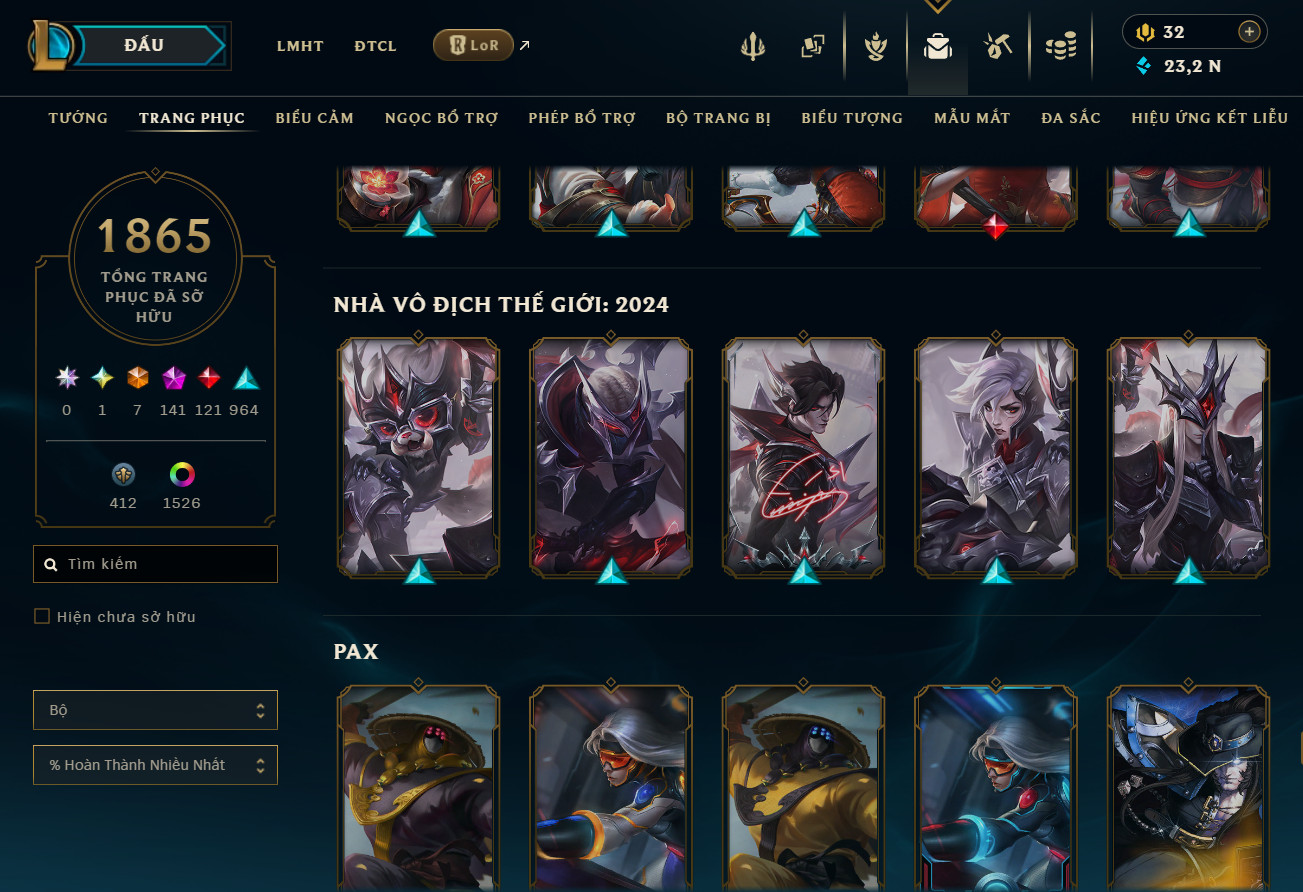Click the Tìm kiếm search field
Image resolution: width=1303 pixels, height=892 pixels.
pyautogui.click(x=156, y=564)
